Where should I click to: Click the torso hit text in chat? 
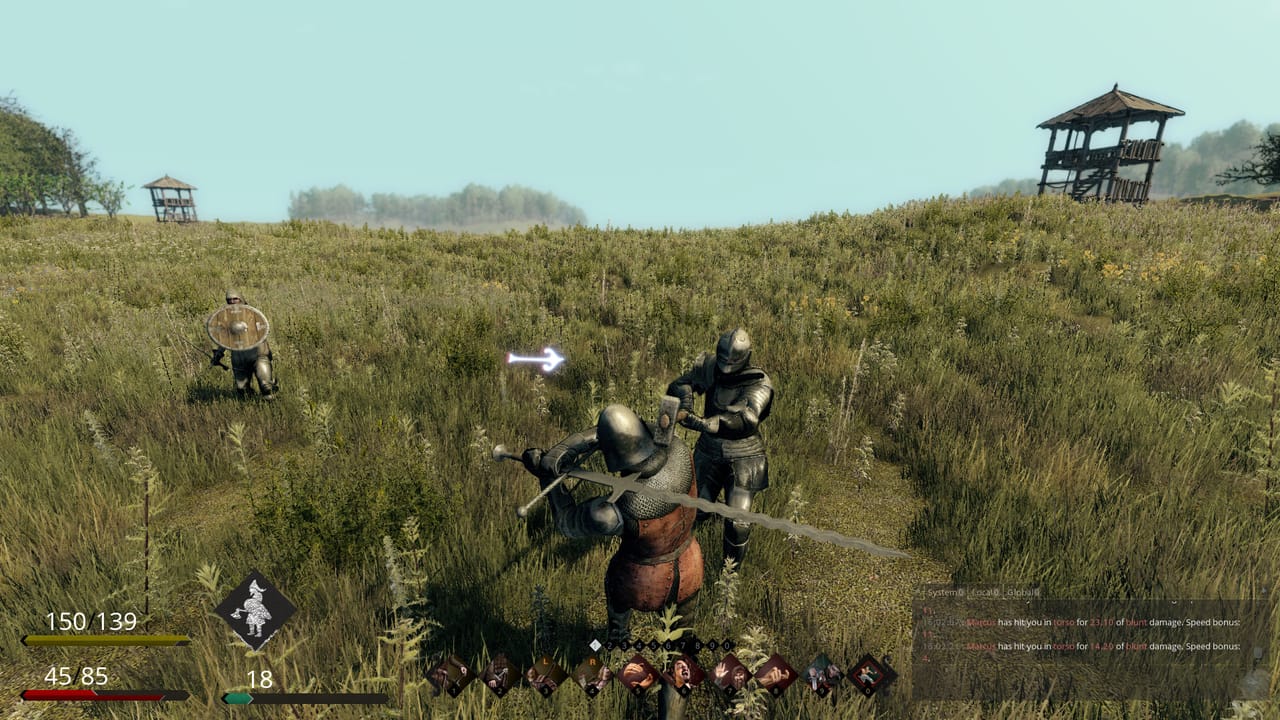tap(1064, 622)
